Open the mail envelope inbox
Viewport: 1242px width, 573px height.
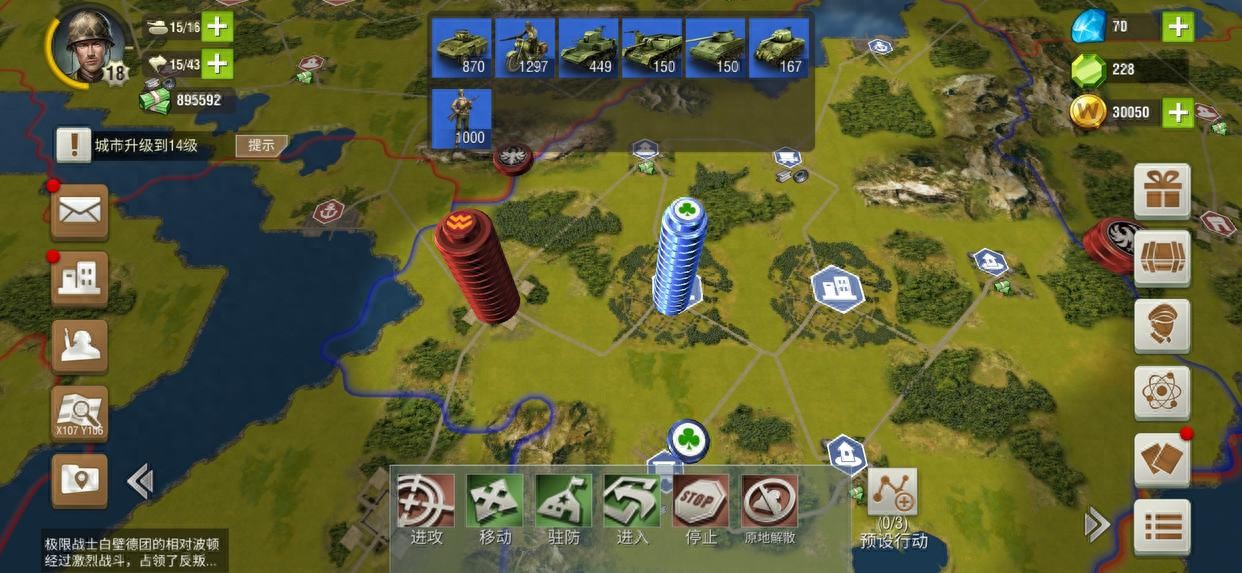(80, 211)
